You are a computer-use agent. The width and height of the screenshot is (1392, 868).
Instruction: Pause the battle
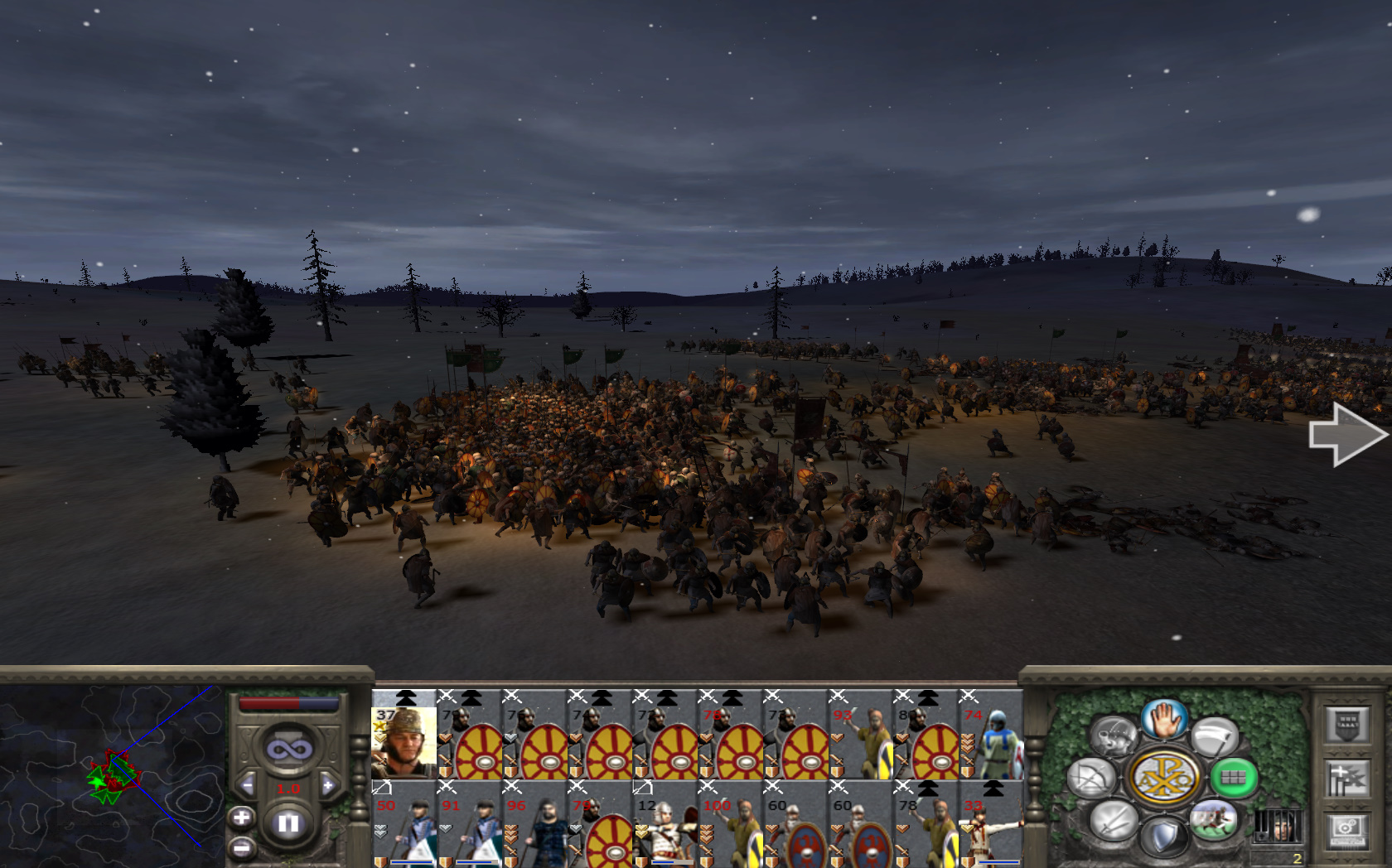(x=288, y=823)
